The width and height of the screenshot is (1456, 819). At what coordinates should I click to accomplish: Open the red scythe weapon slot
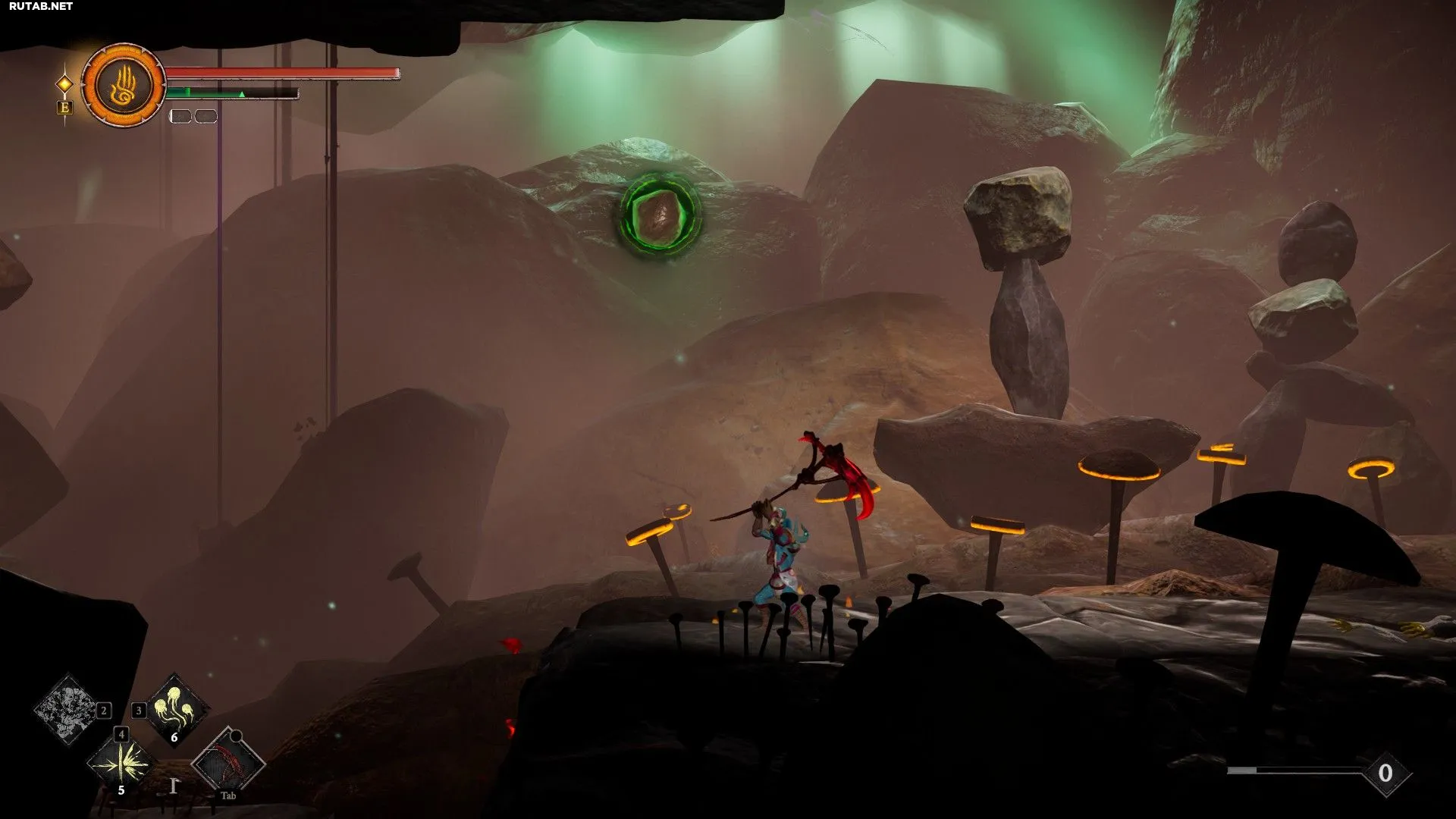227,762
